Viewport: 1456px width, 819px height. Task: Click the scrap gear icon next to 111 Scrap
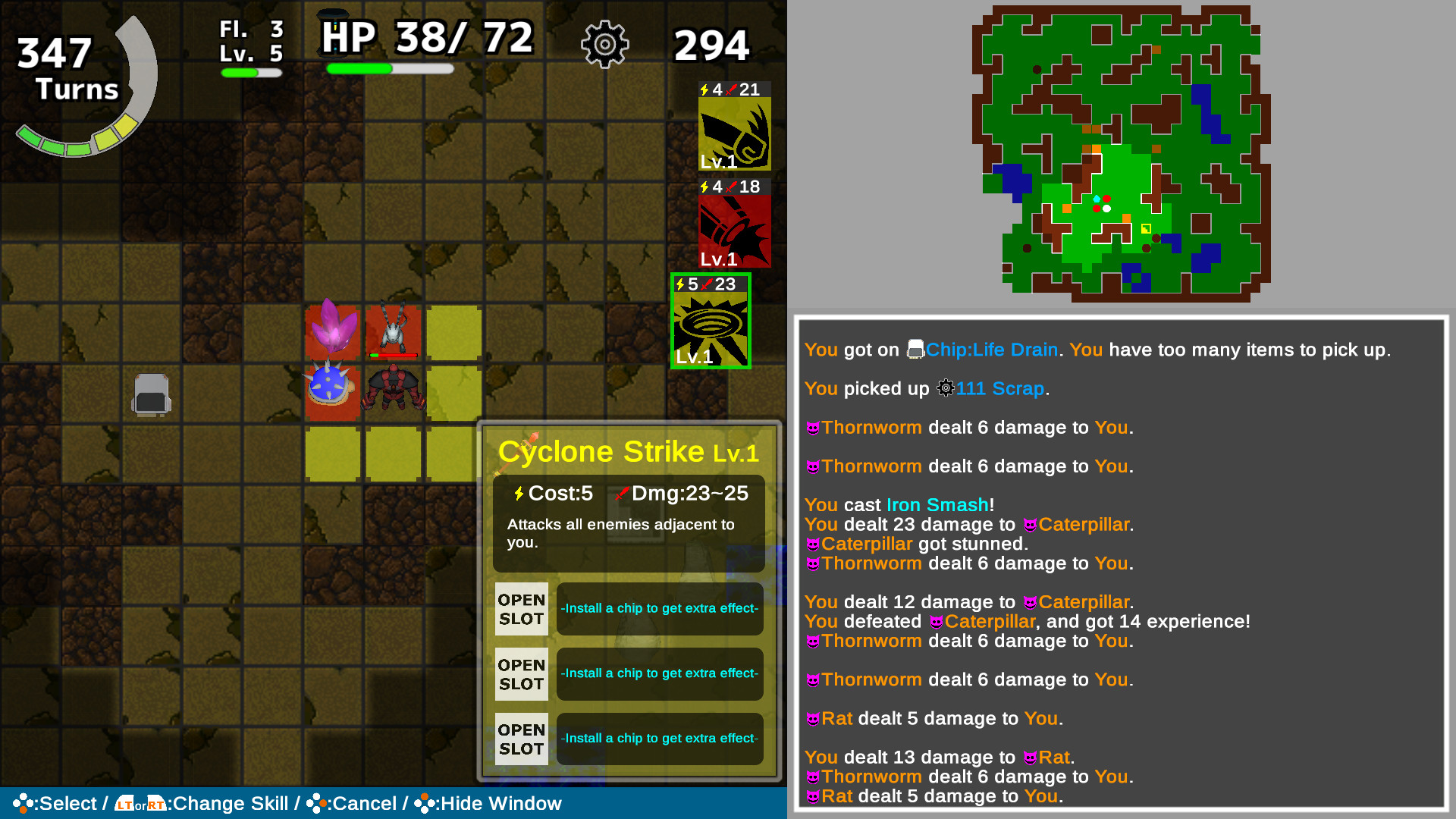pos(945,388)
